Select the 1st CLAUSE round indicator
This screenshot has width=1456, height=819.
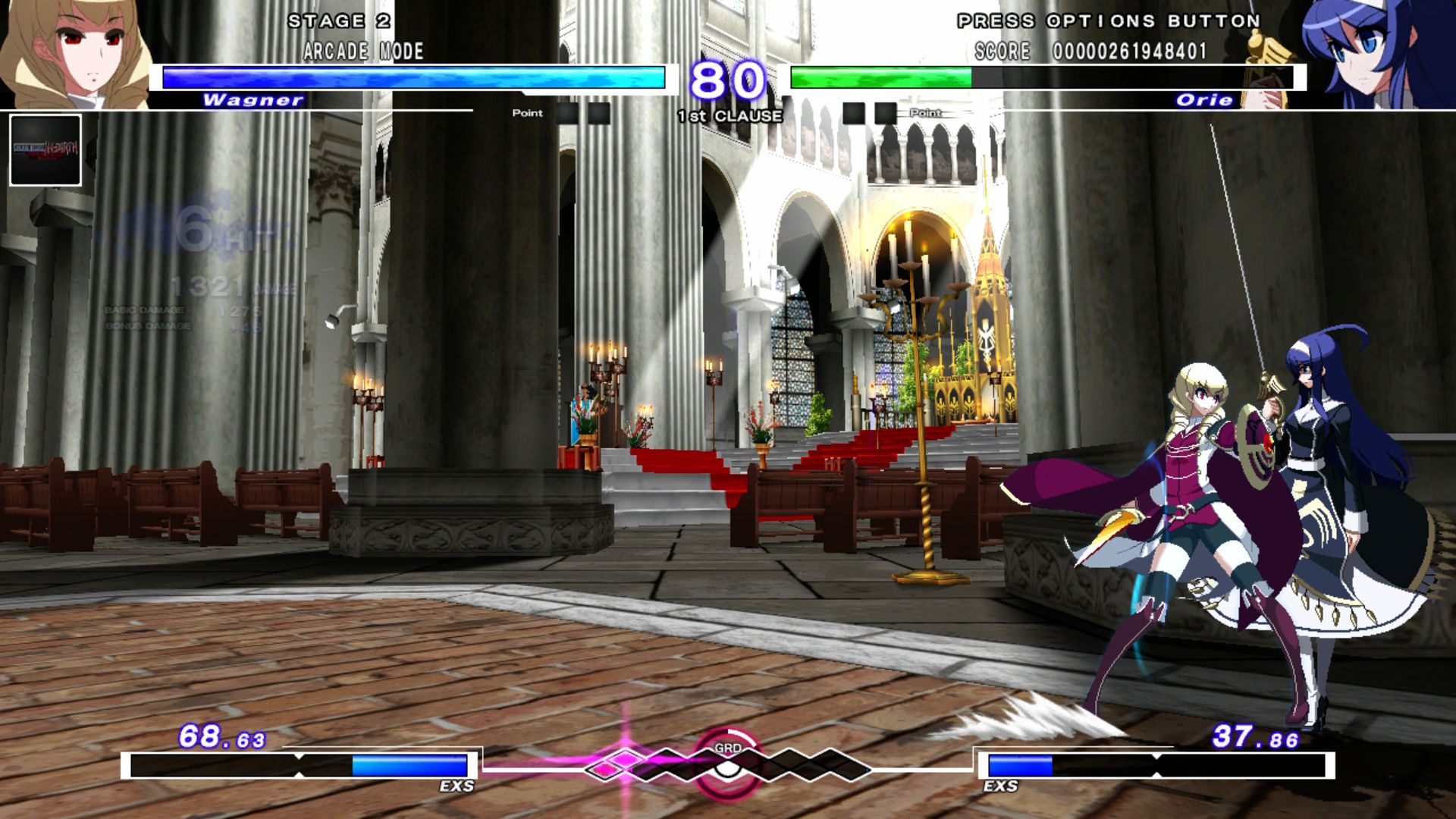click(730, 116)
